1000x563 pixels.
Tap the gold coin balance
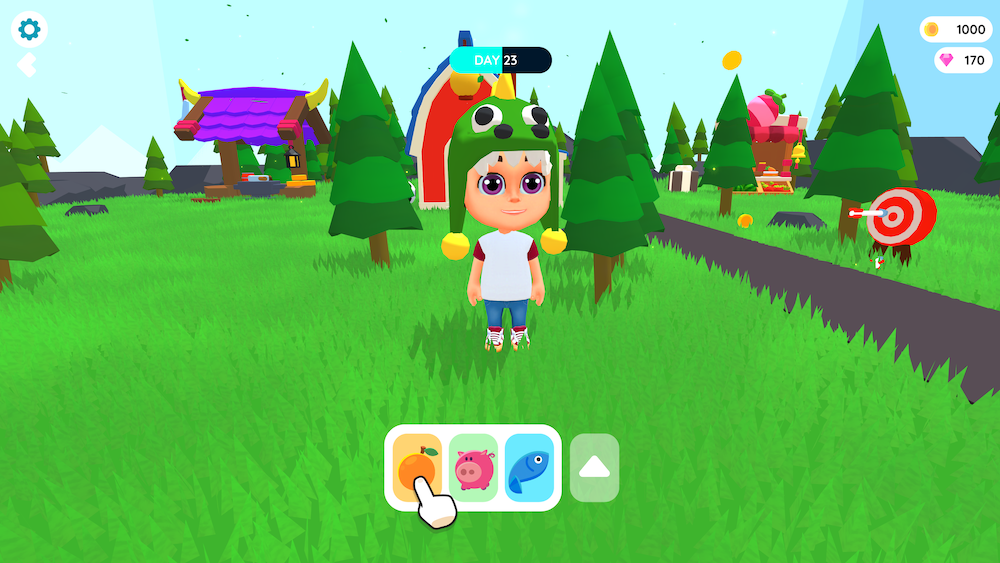coord(955,29)
